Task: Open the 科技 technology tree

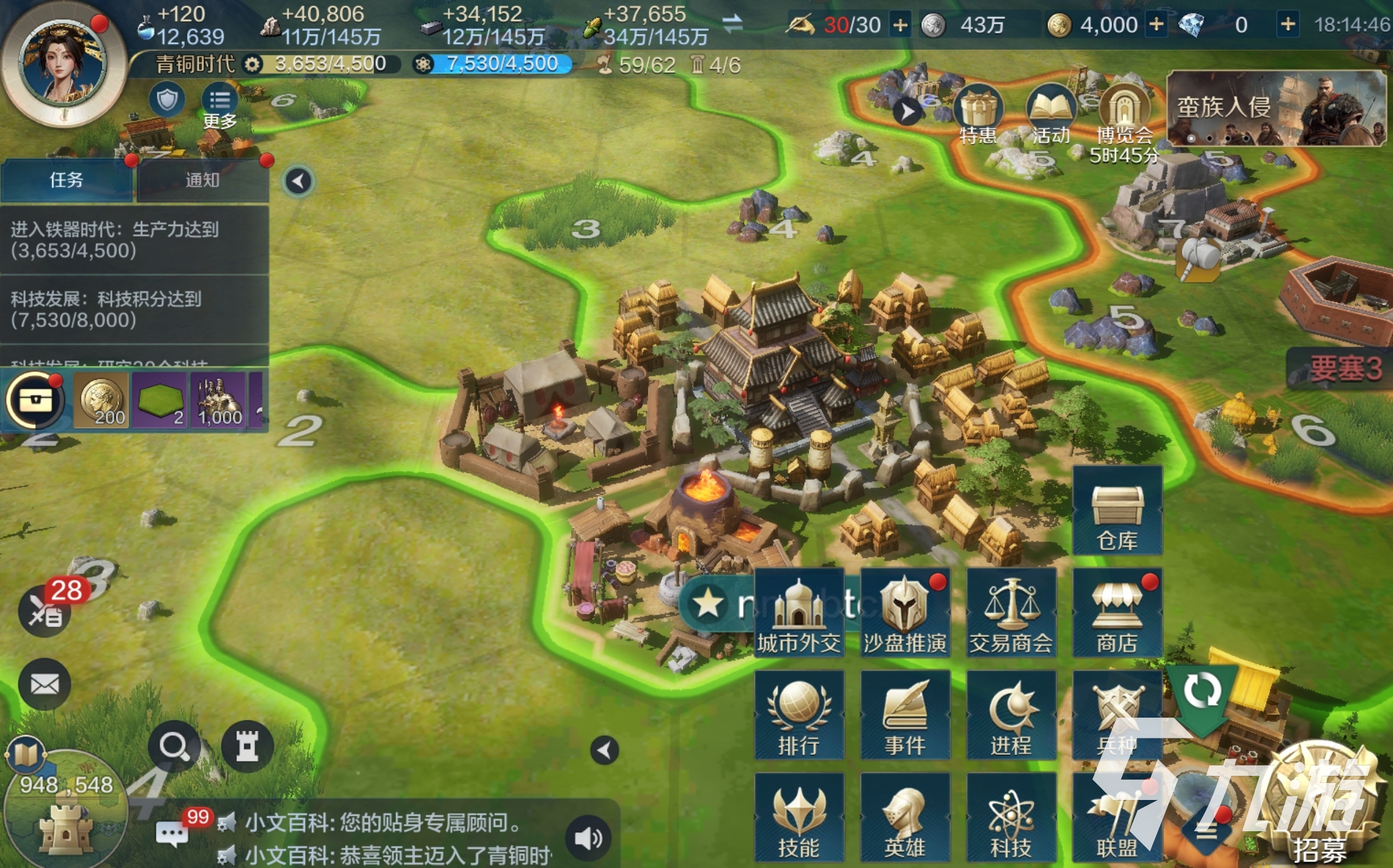Action: (1011, 818)
